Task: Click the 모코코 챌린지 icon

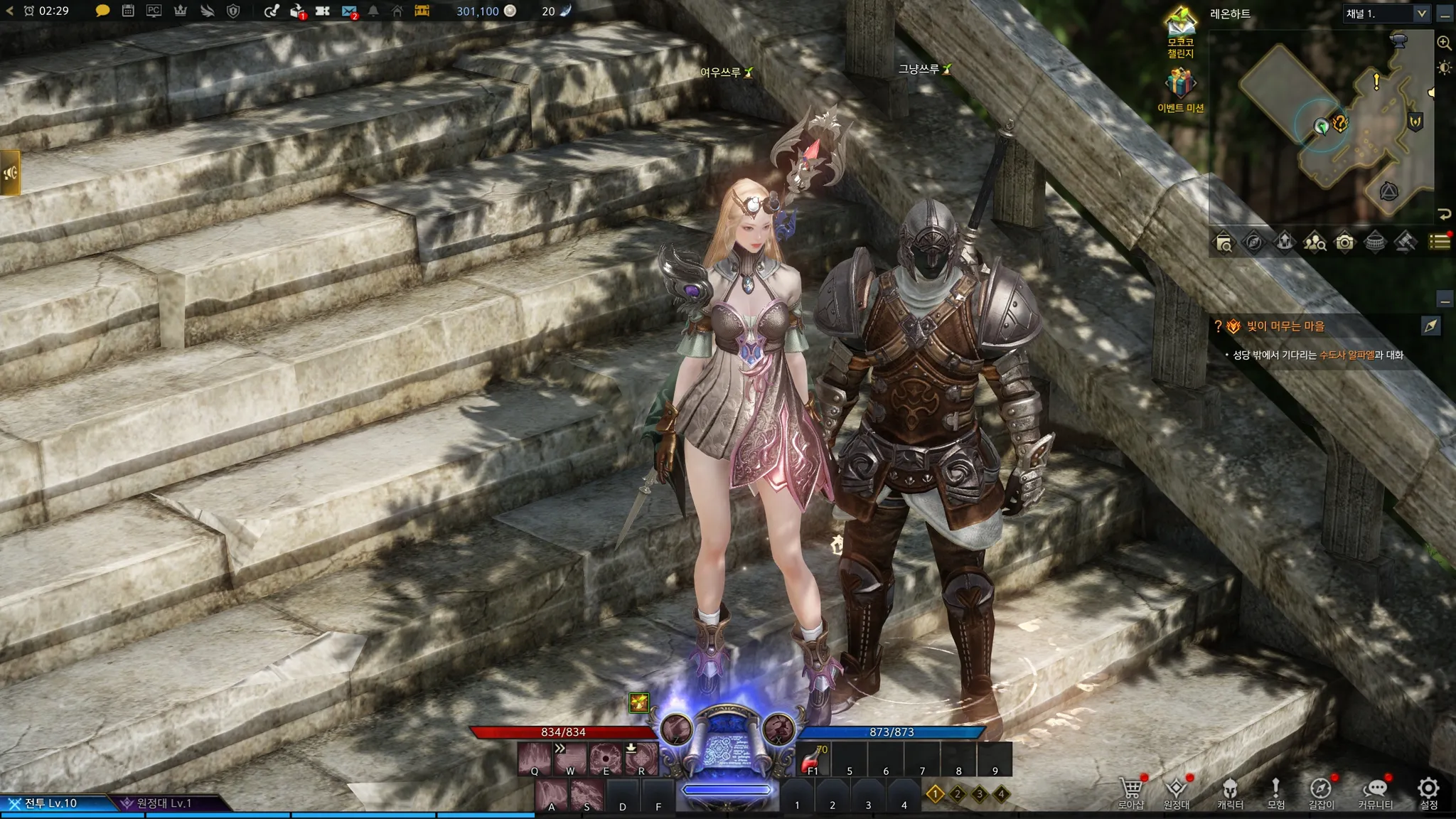Action: (x=1180, y=31)
